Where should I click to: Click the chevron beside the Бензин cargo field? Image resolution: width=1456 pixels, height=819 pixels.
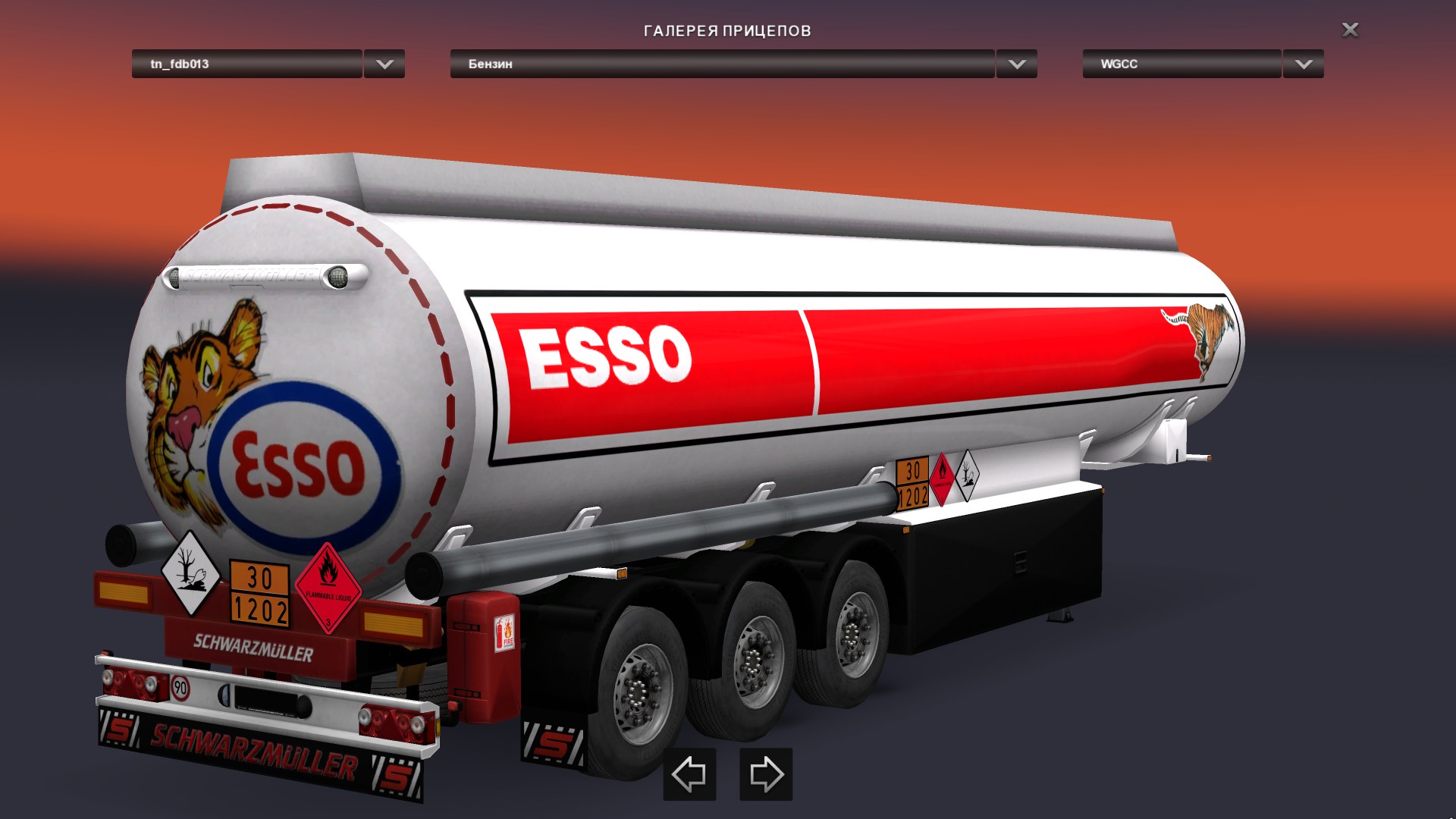tap(1016, 64)
